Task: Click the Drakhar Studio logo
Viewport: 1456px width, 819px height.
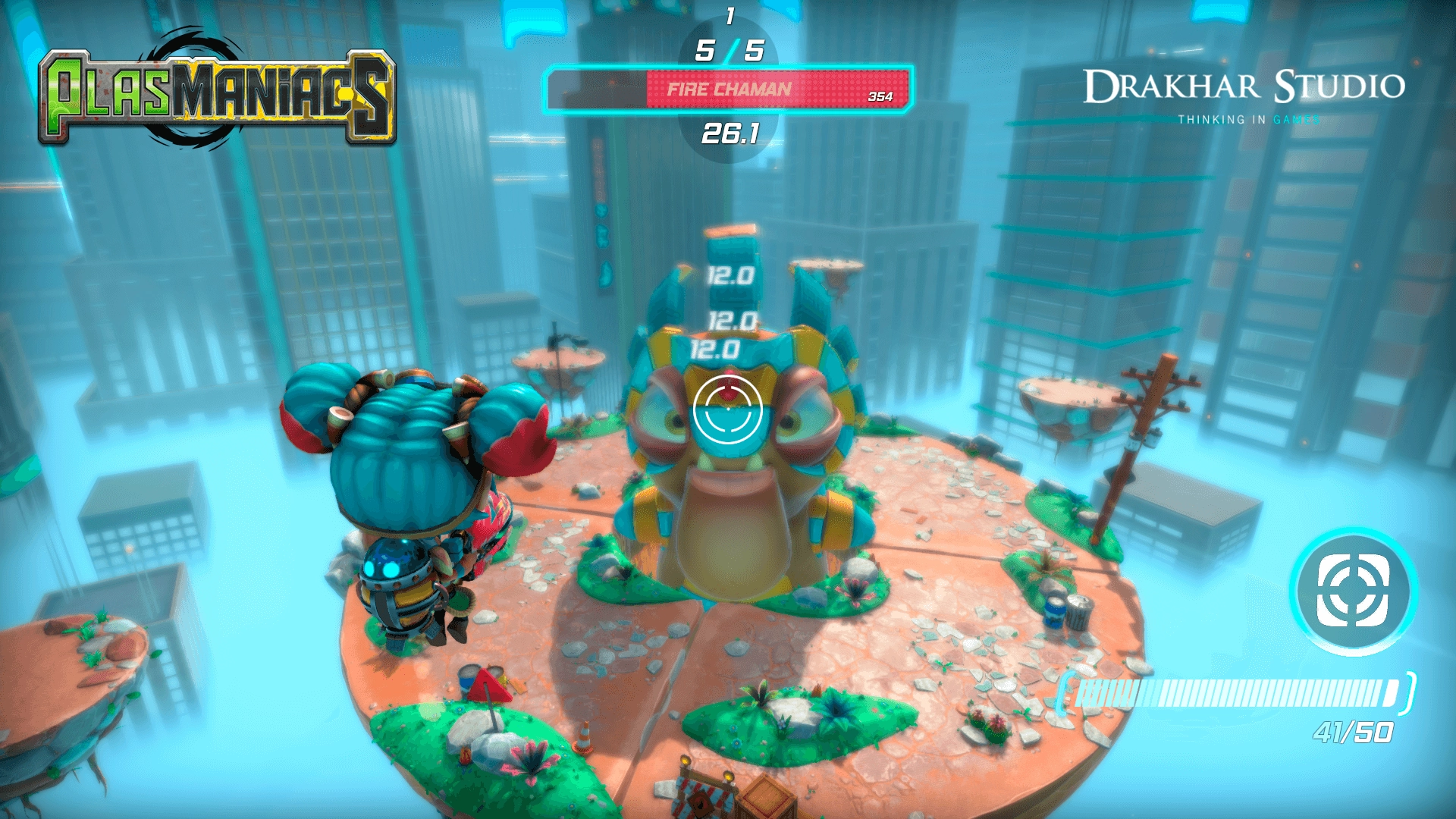Action: [x=1244, y=86]
